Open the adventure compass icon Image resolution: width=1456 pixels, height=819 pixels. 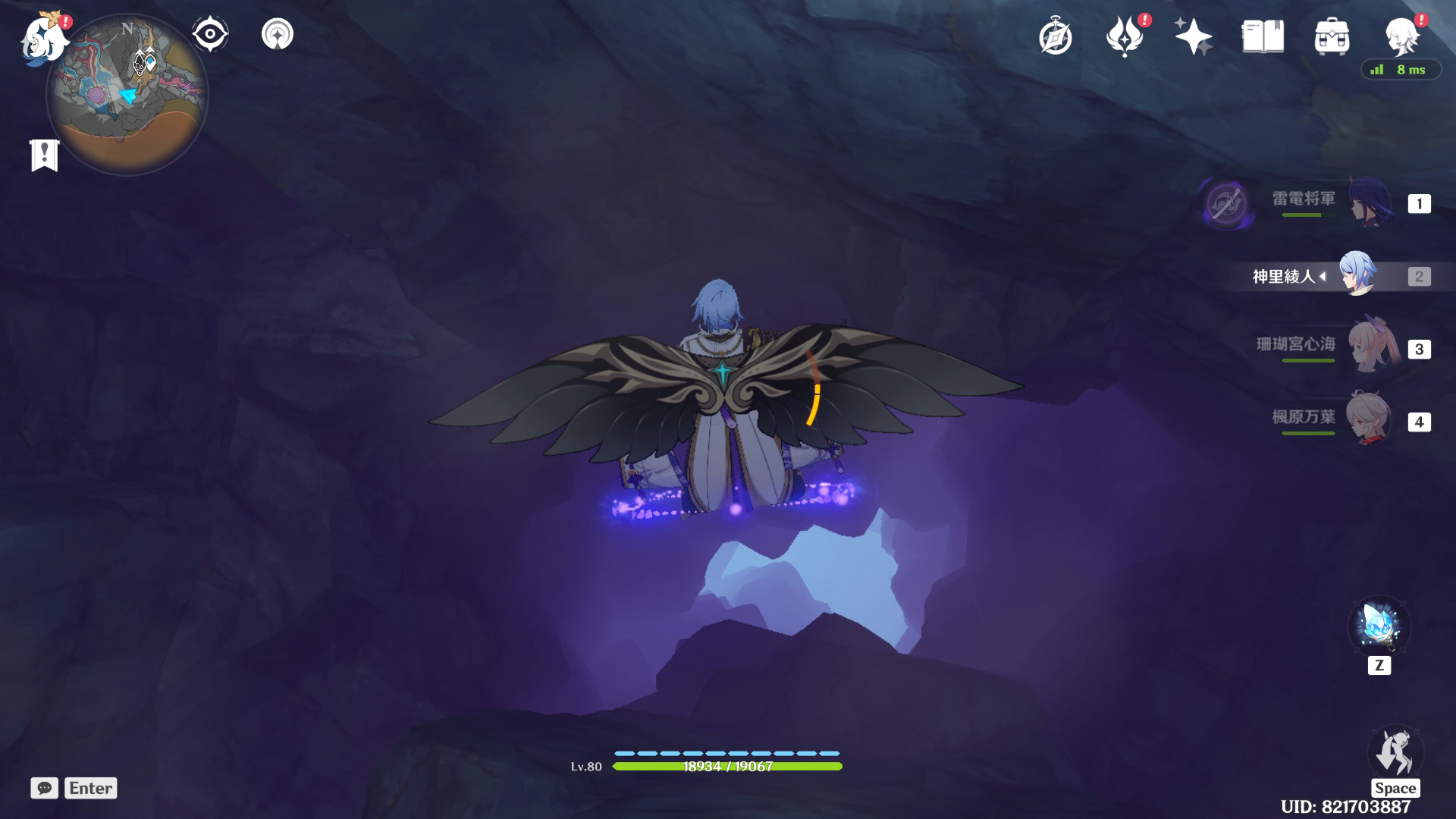click(1056, 37)
